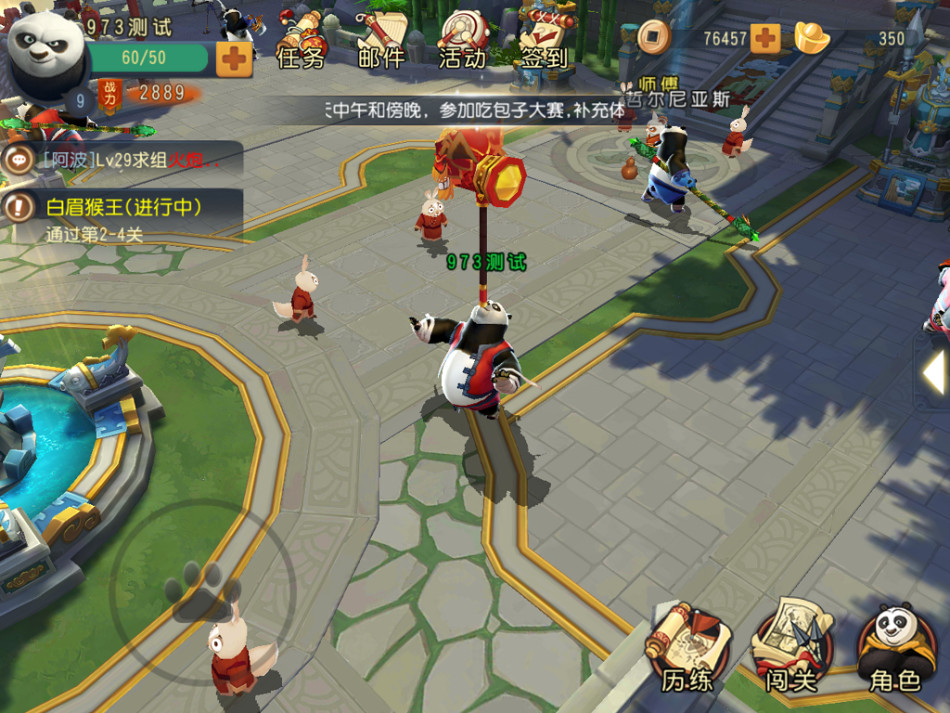Open the 任务 quest menu

300,43
